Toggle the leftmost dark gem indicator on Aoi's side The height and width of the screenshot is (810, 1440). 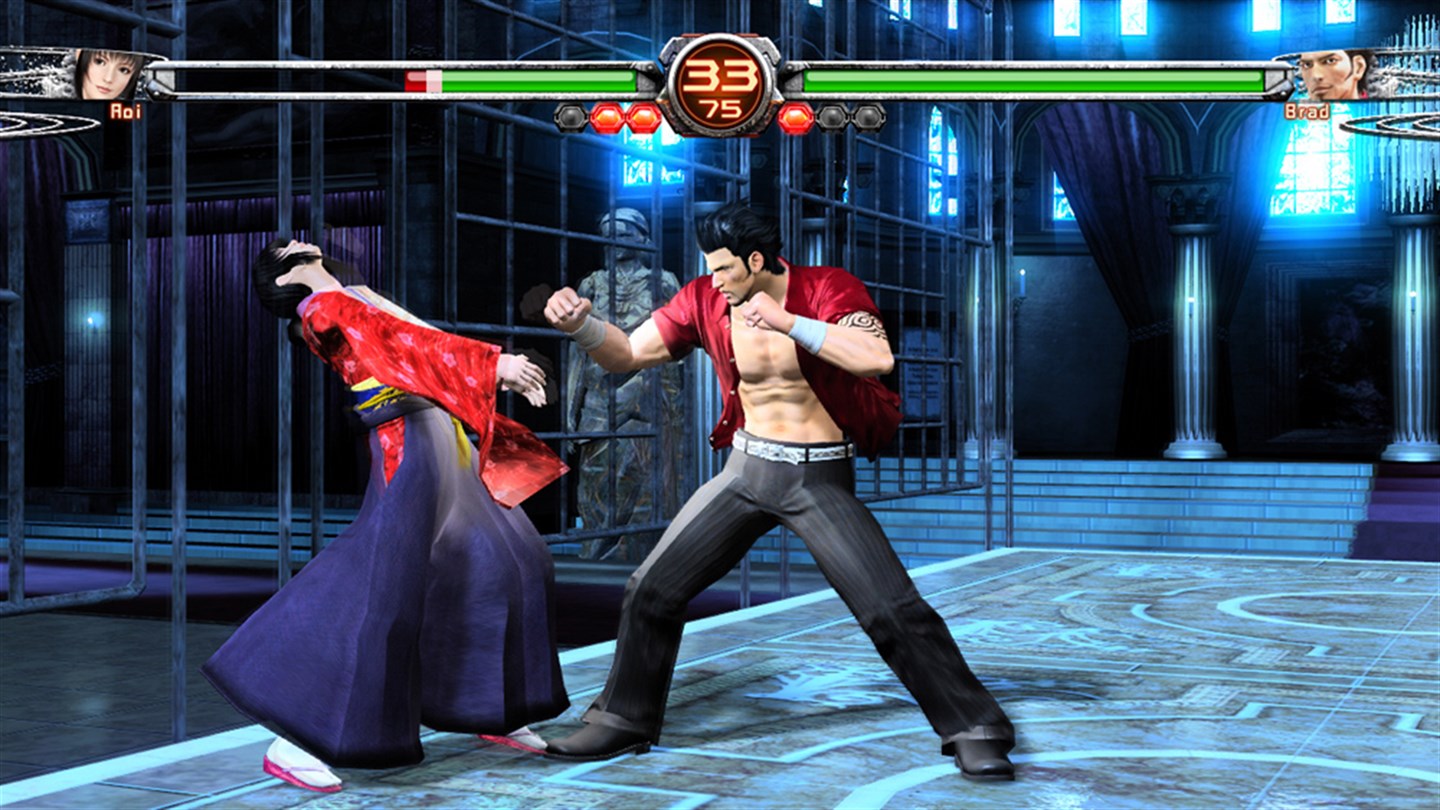[569, 118]
